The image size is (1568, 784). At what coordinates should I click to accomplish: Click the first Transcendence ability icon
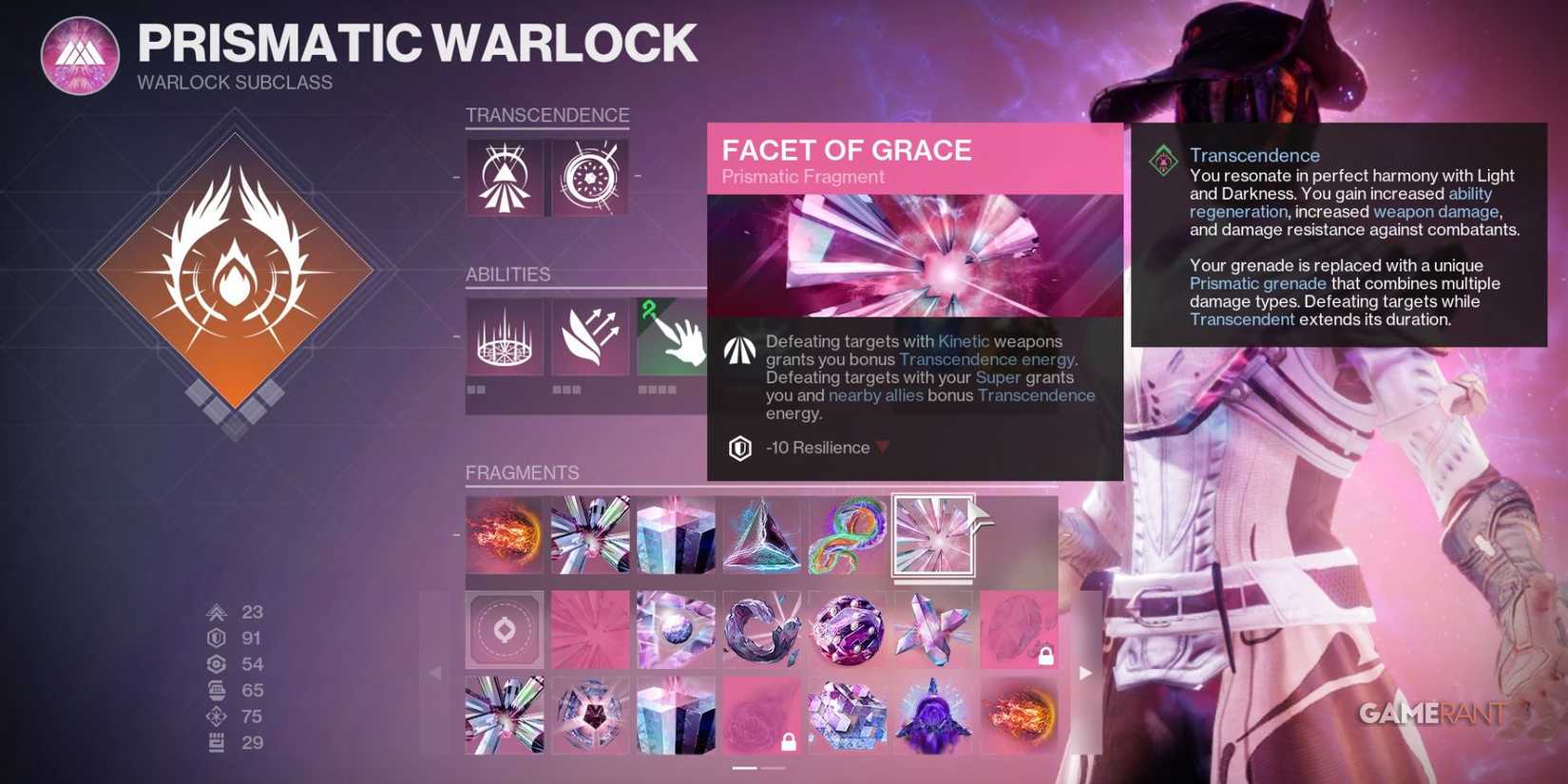point(505,176)
